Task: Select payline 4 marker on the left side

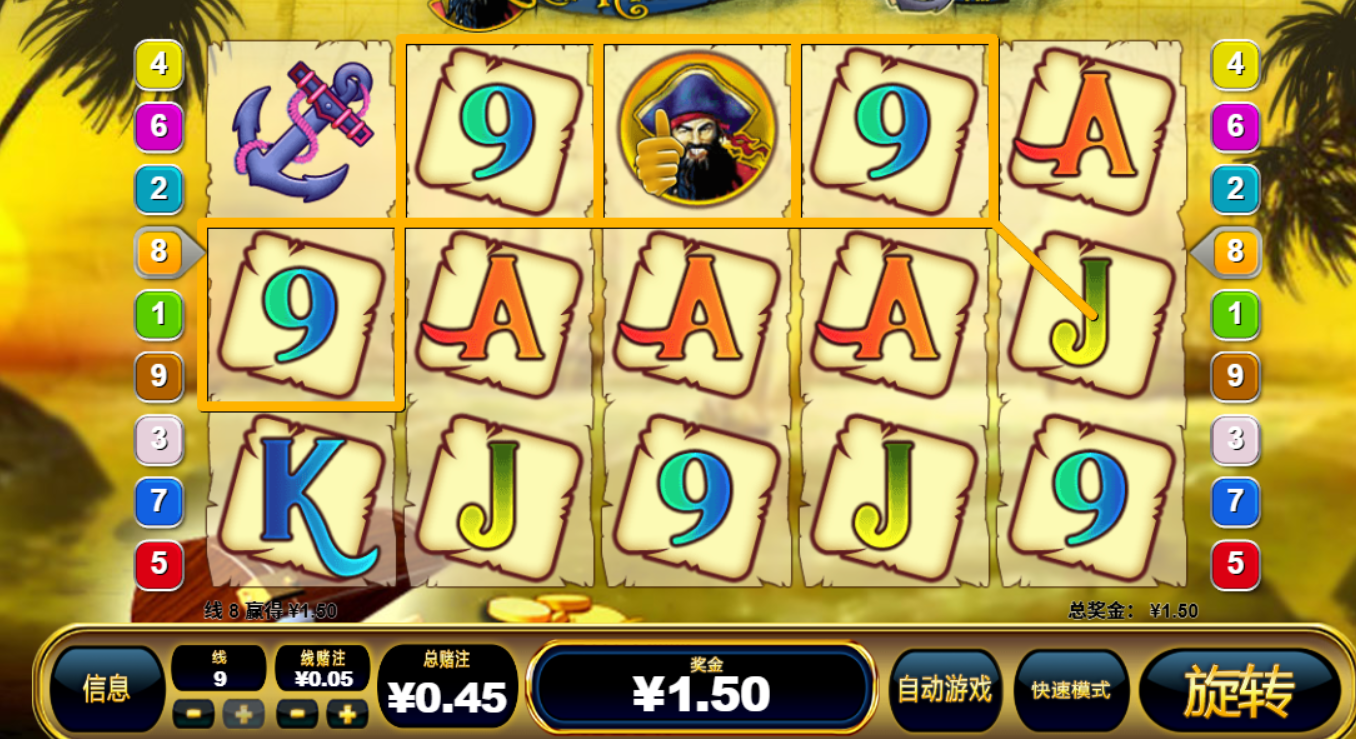Action: tap(158, 65)
